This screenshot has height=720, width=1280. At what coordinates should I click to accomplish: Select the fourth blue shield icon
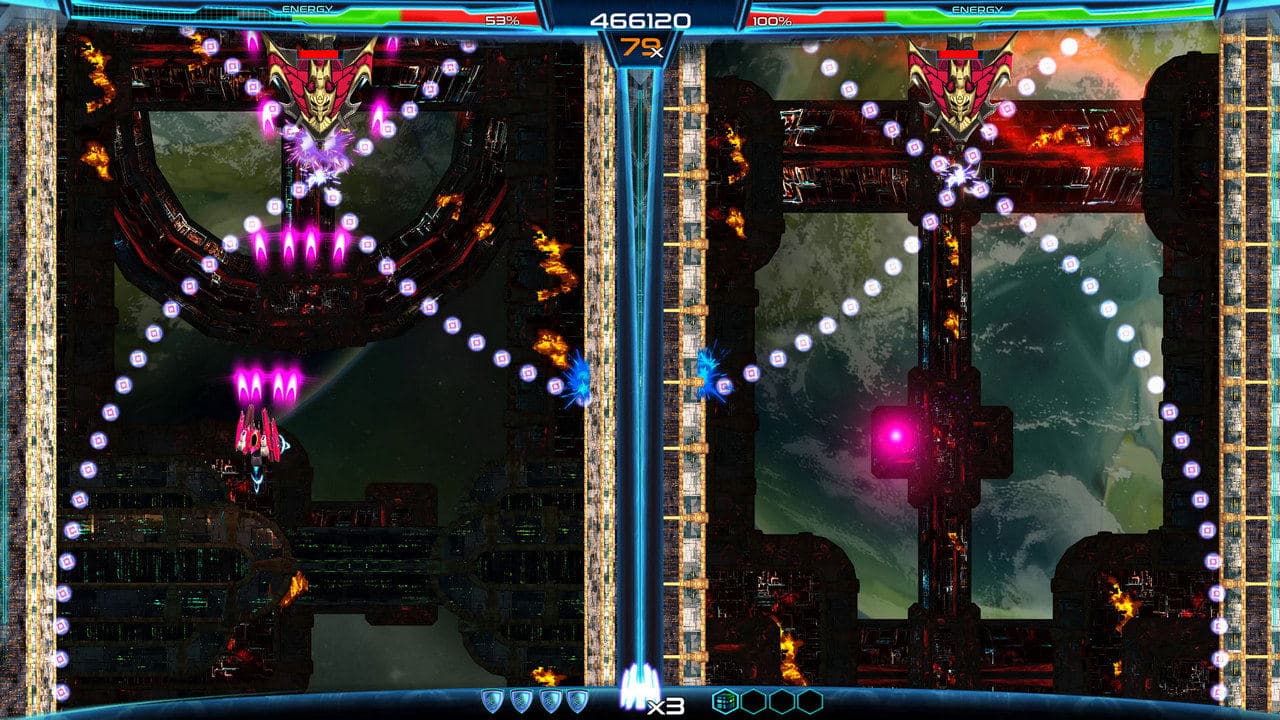click(x=579, y=700)
